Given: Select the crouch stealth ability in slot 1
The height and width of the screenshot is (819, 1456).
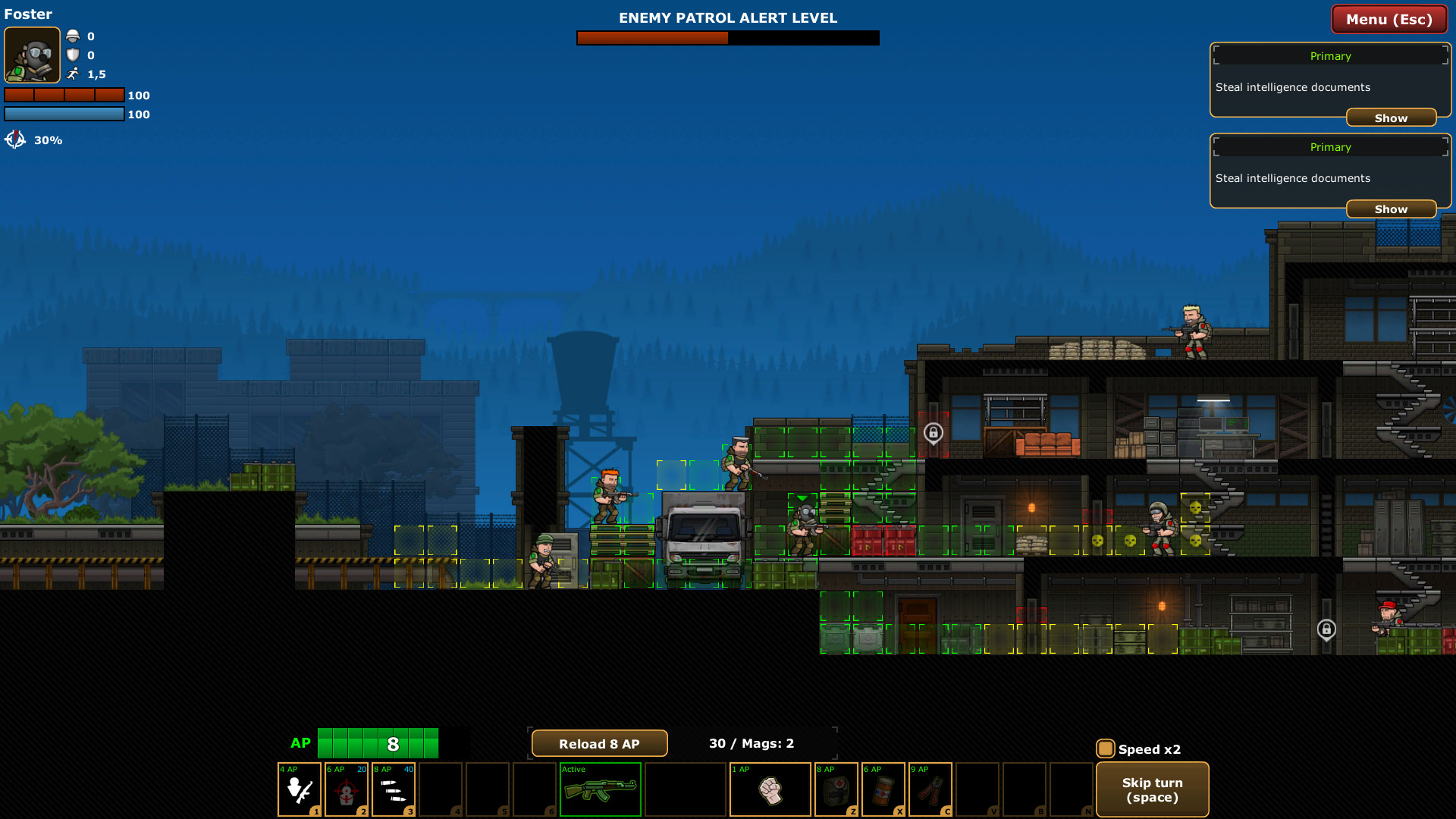Looking at the screenshot, I should [299, 789].
